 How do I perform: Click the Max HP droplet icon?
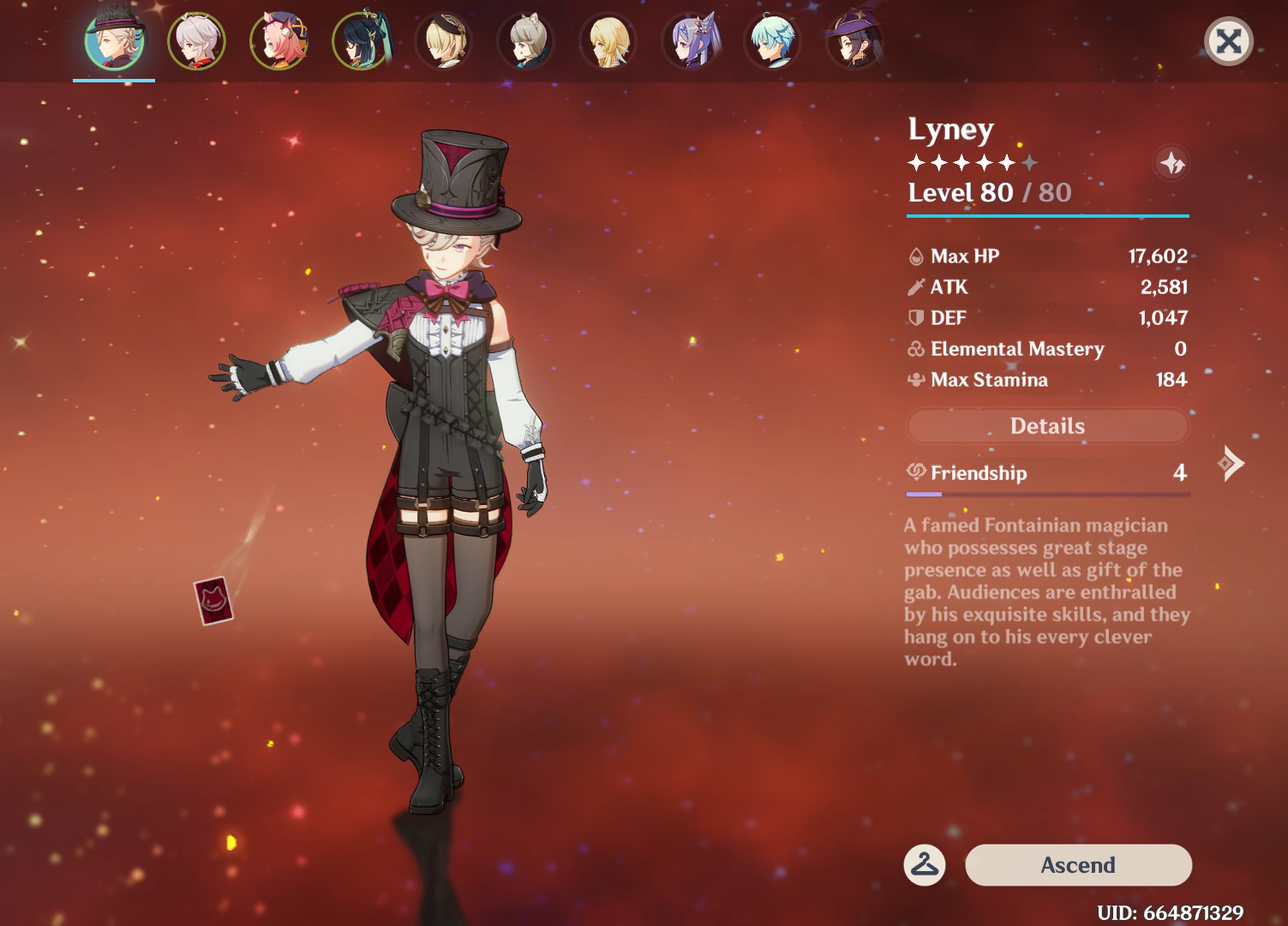pos(915,255)
